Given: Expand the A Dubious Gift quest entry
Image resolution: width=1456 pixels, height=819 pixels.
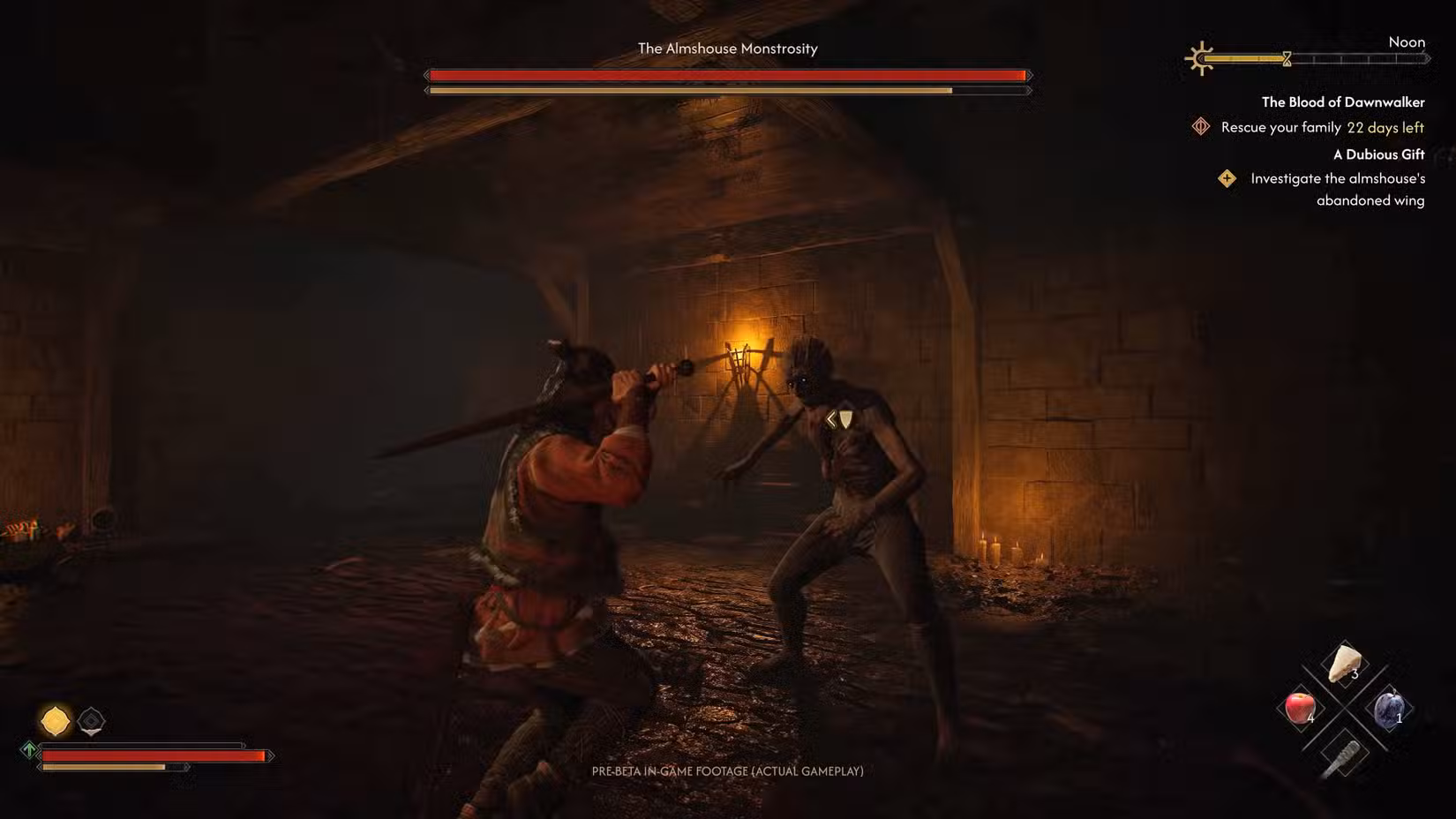Looking at the screenshot, I should [1378, 154].
